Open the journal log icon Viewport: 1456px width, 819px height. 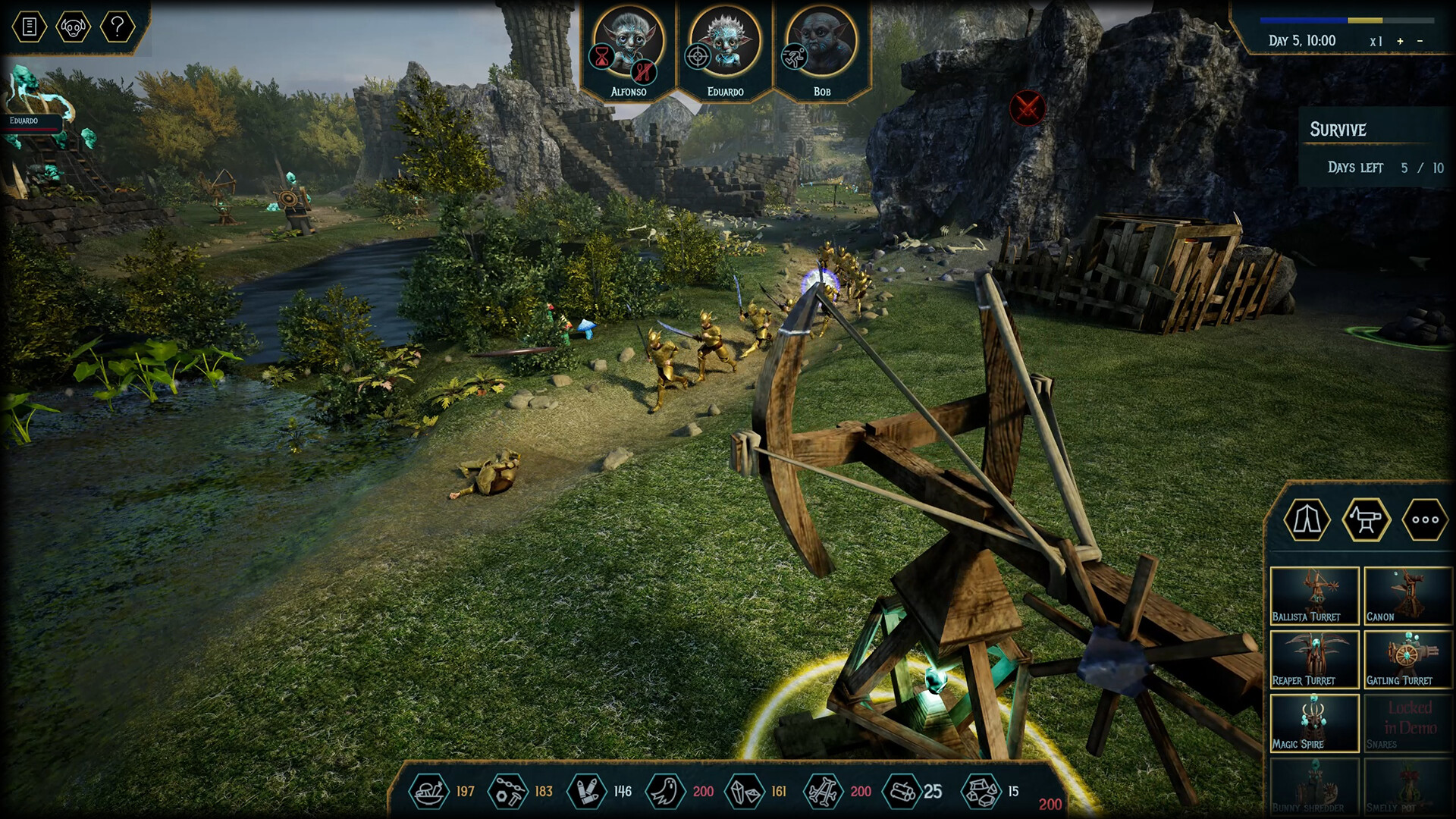[30, 27]
